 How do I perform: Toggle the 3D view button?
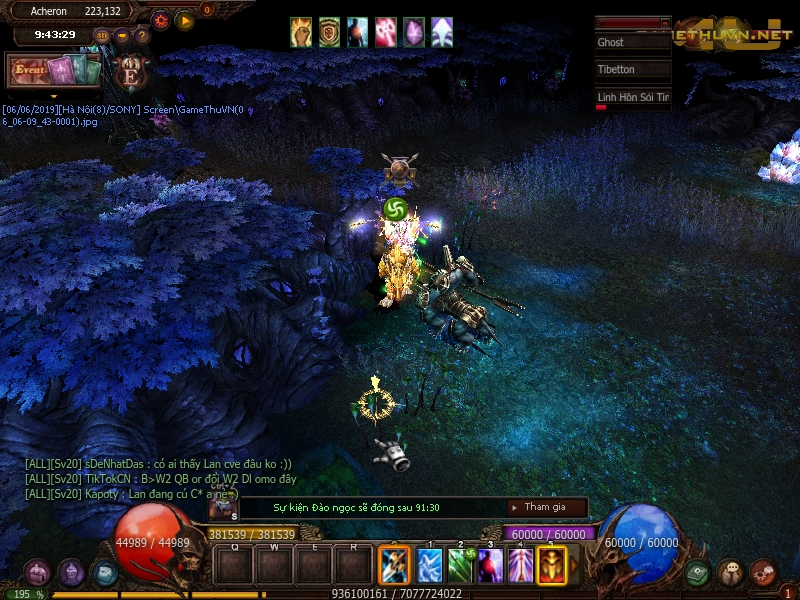102,35
